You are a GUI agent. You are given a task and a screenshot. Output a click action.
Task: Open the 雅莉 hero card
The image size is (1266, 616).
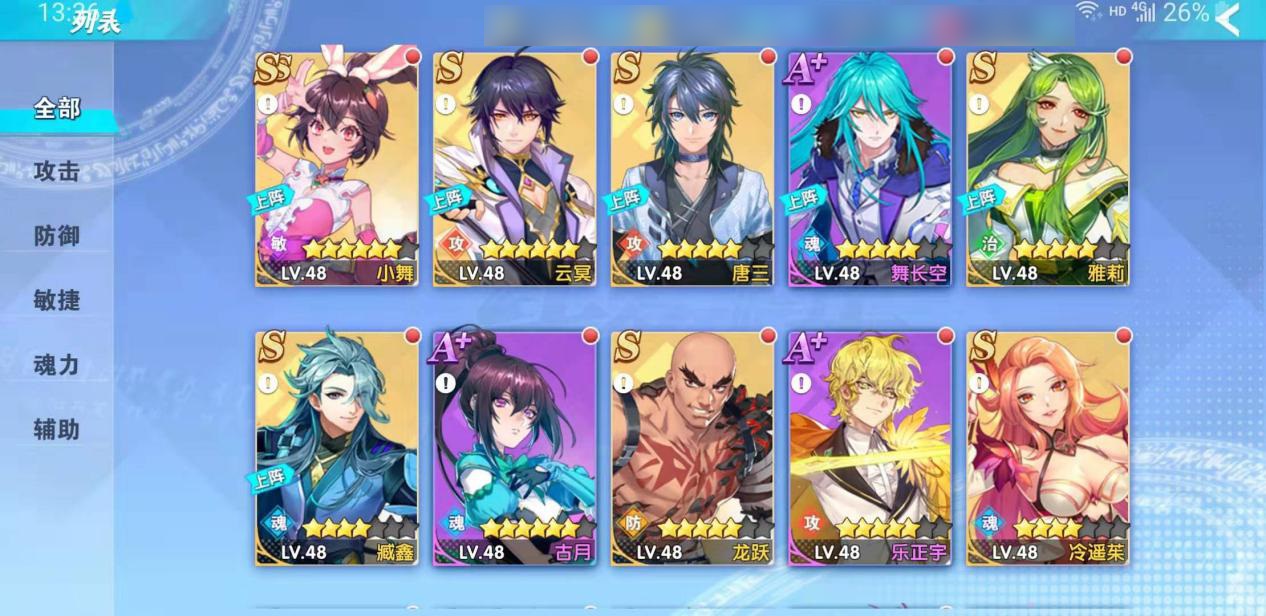tap(1048, 168)
